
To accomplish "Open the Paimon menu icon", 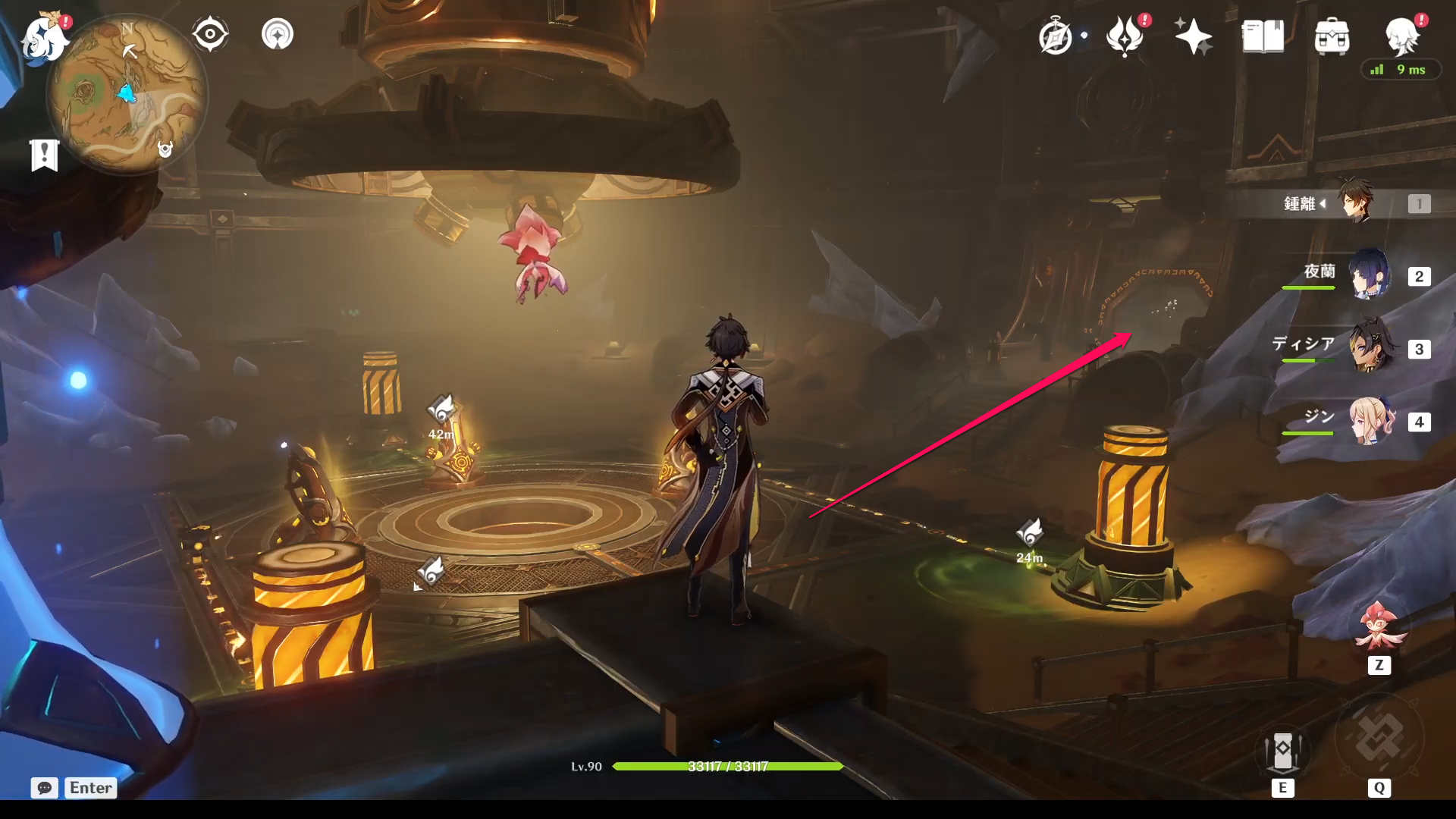I will point(44,38).
